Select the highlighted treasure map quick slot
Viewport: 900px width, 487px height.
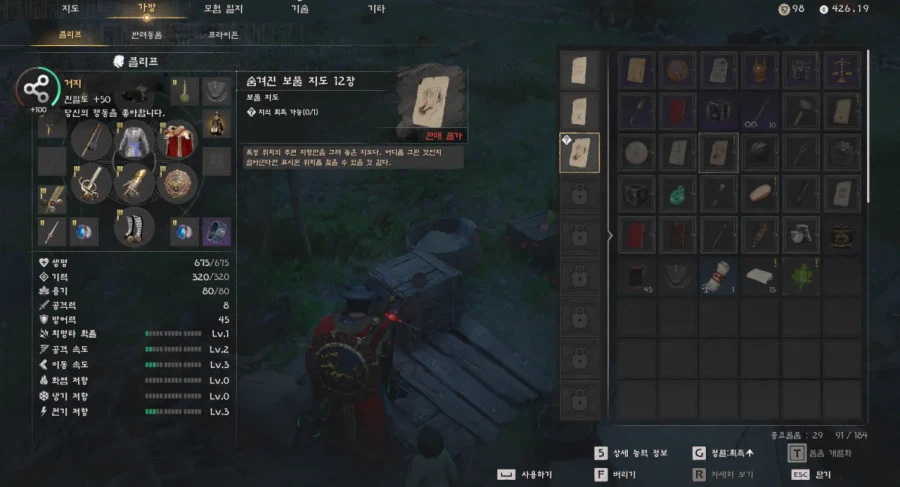pyautogui.click(x=580, y=152)
